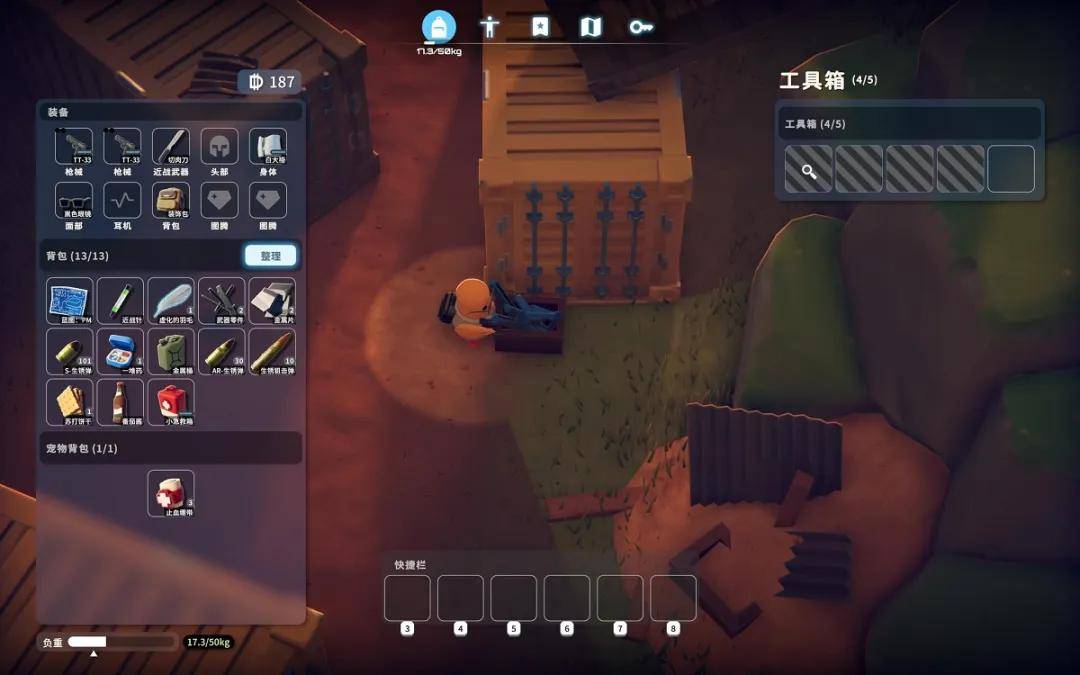
Task: Open the key icon tab
Action: [641, 27]
